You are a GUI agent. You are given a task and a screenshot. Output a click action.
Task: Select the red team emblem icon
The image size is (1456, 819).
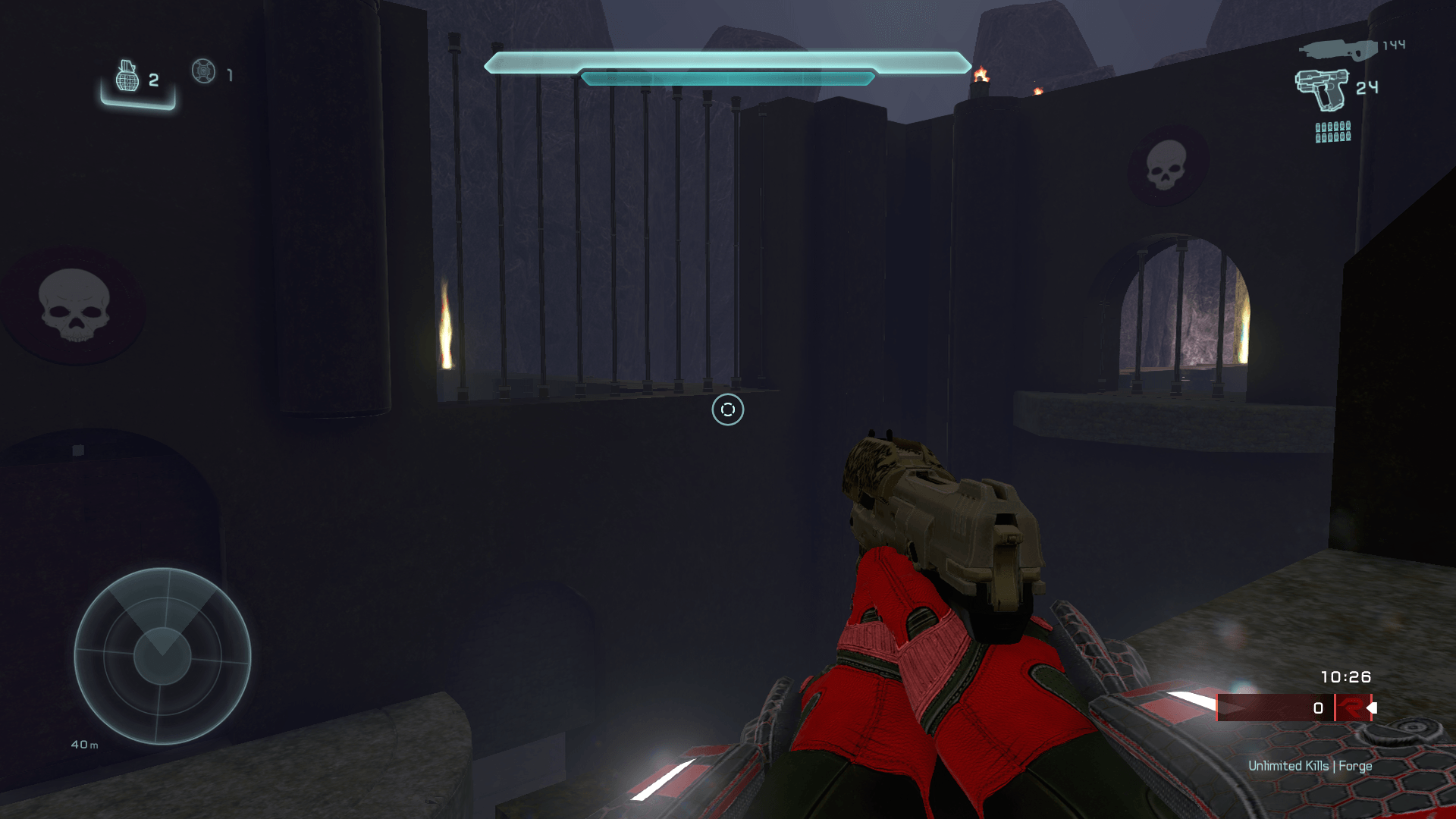pyautogui.click(x=1351, y=708)
